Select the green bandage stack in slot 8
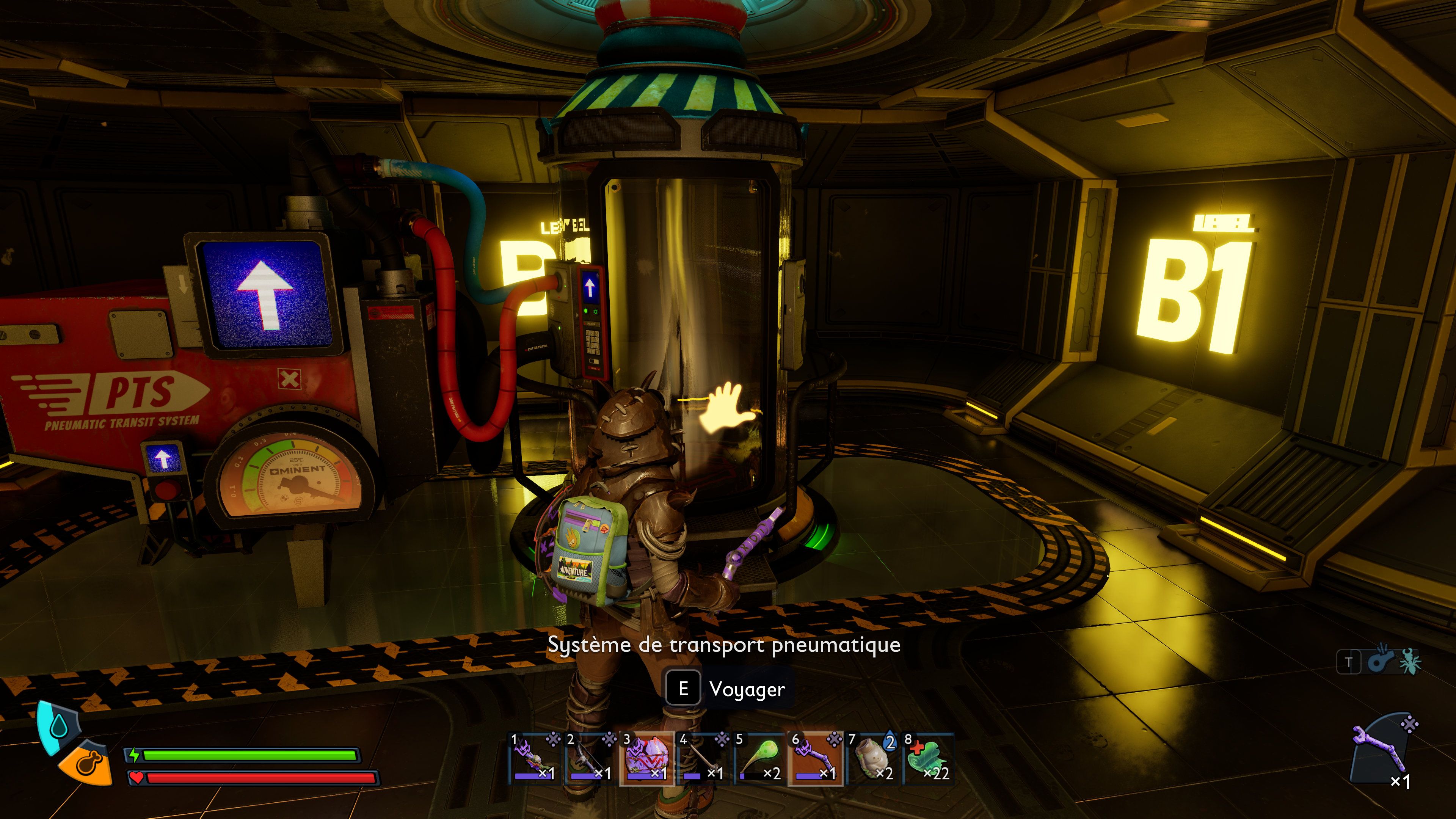This screenshot has width=1456, height=819. click(x=928, y=758)
